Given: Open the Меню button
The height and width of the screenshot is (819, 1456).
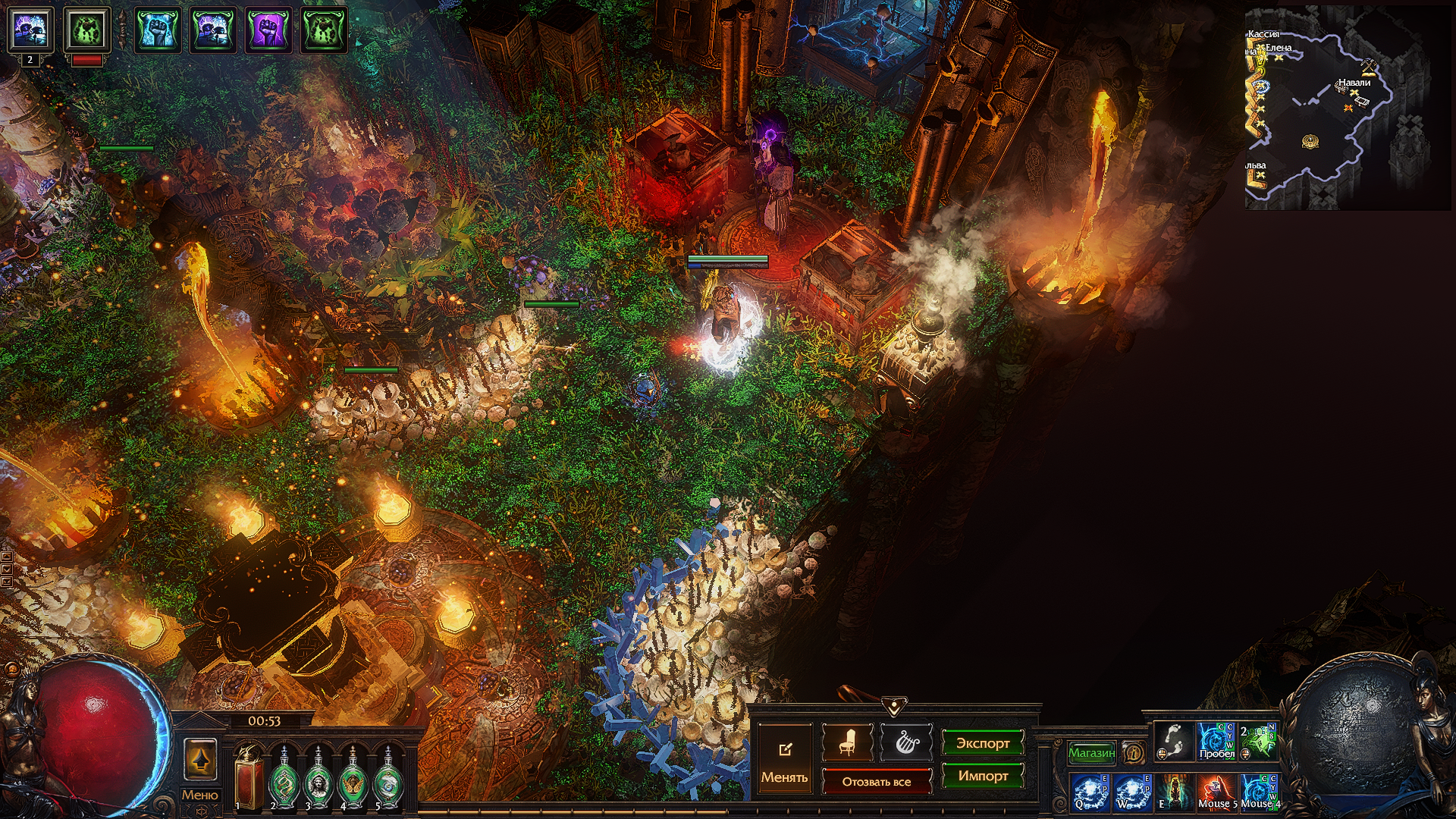Looking at the screenshot, I should [199, 795].
